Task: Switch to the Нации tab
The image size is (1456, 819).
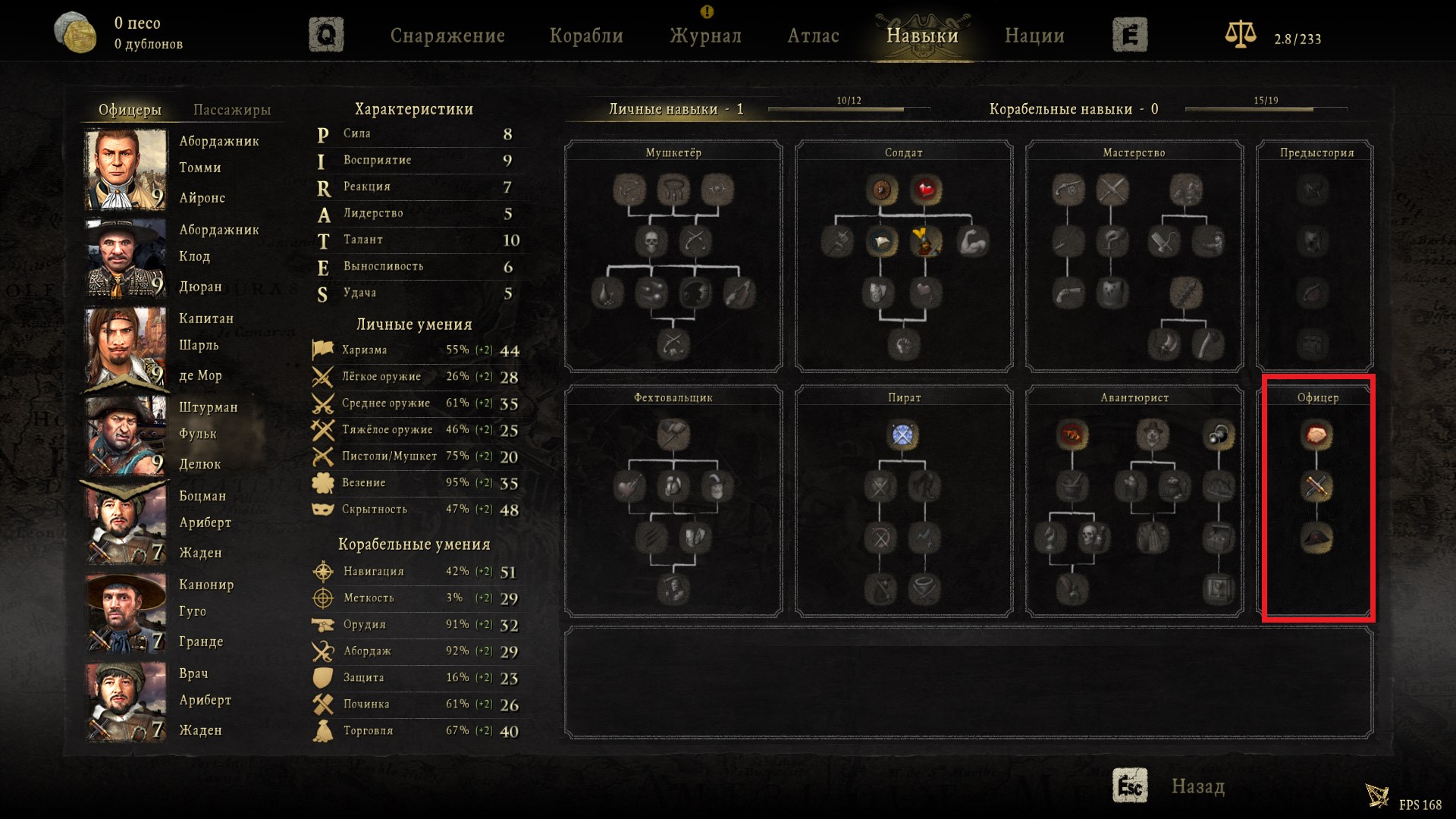Action: point(1034,36)
